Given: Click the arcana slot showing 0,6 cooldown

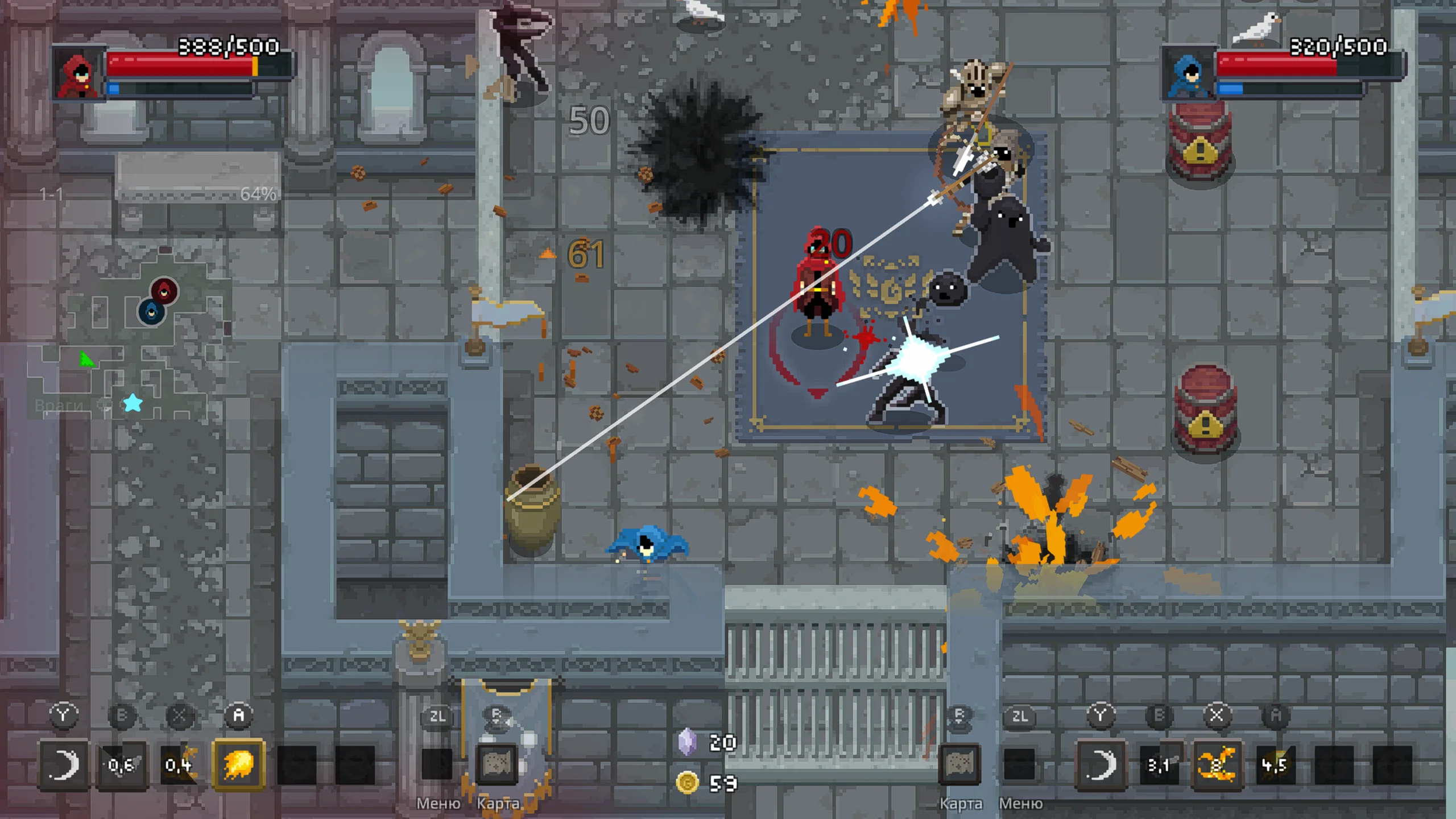Looking at the screenshot, I should click(x=121, y=764).
